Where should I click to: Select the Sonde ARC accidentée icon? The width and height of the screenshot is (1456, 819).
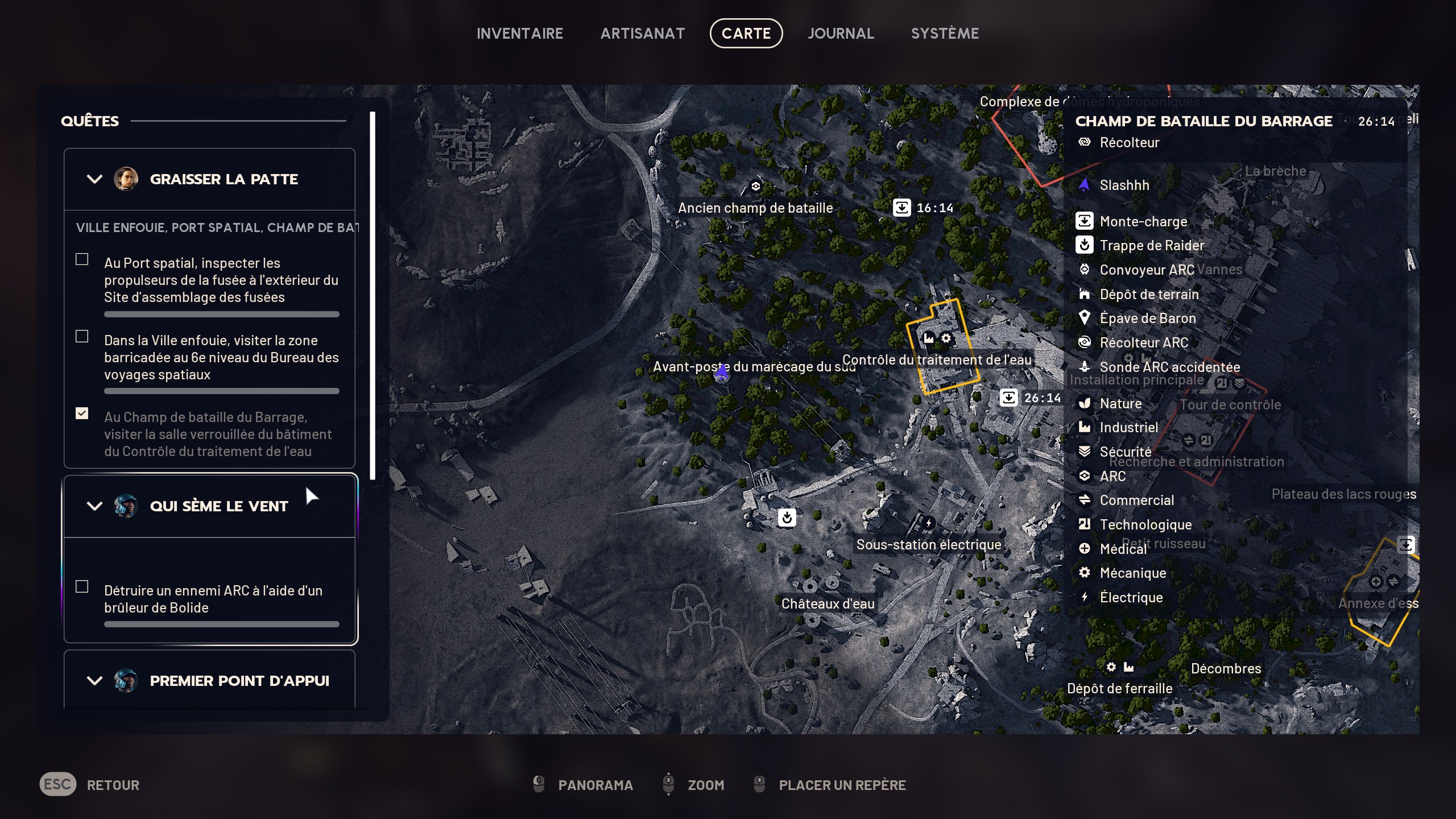click(x=1085, y=367)
